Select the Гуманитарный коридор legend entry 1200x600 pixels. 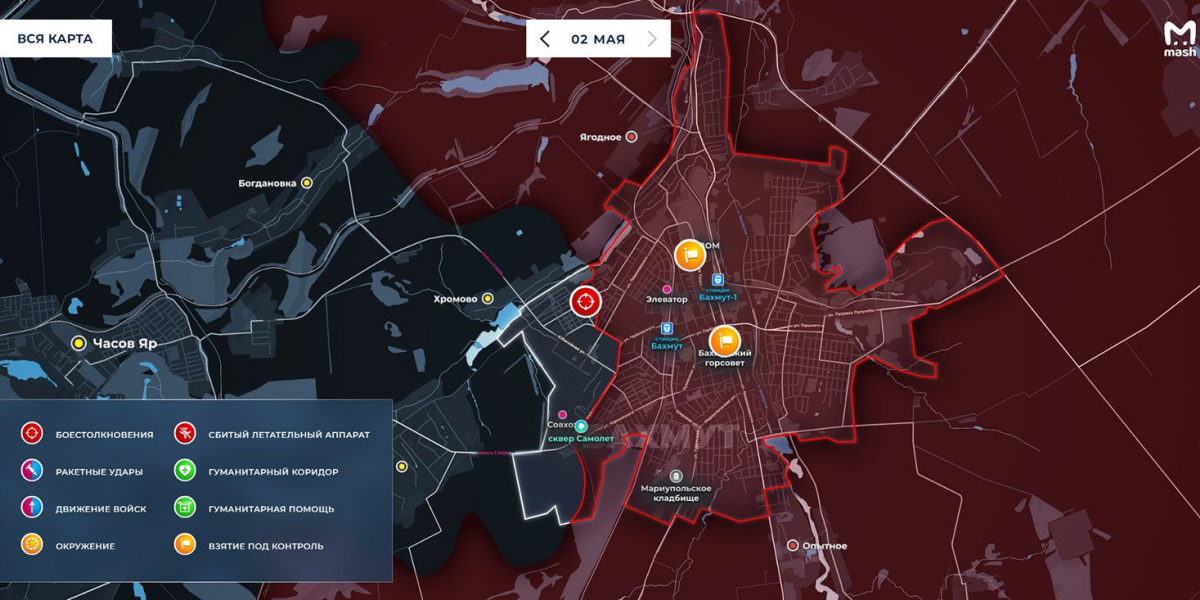(x=185, y=471)
